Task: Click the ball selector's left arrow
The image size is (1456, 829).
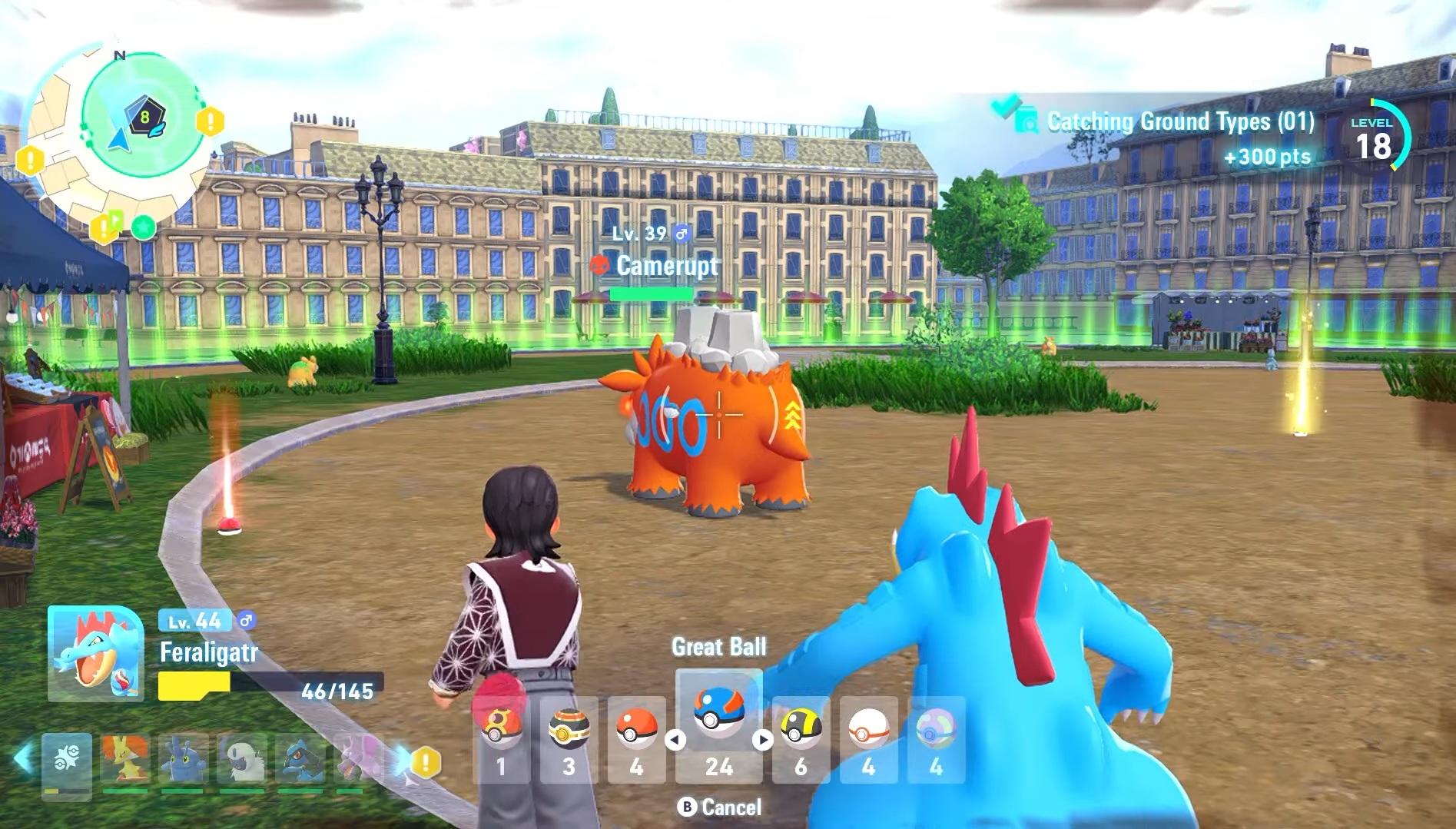Action: (x=675, y=740)
